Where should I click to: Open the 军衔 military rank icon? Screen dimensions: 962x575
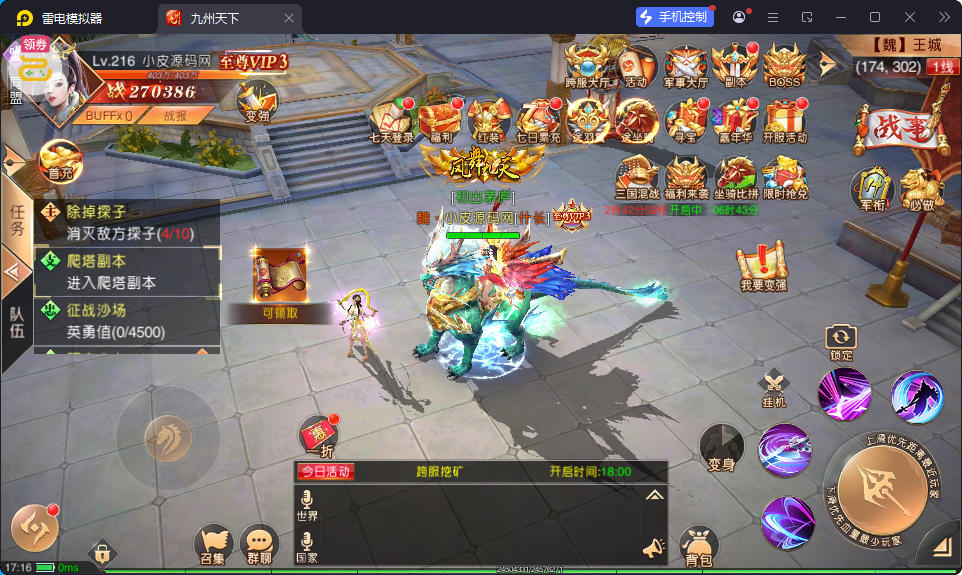(870, 188)
